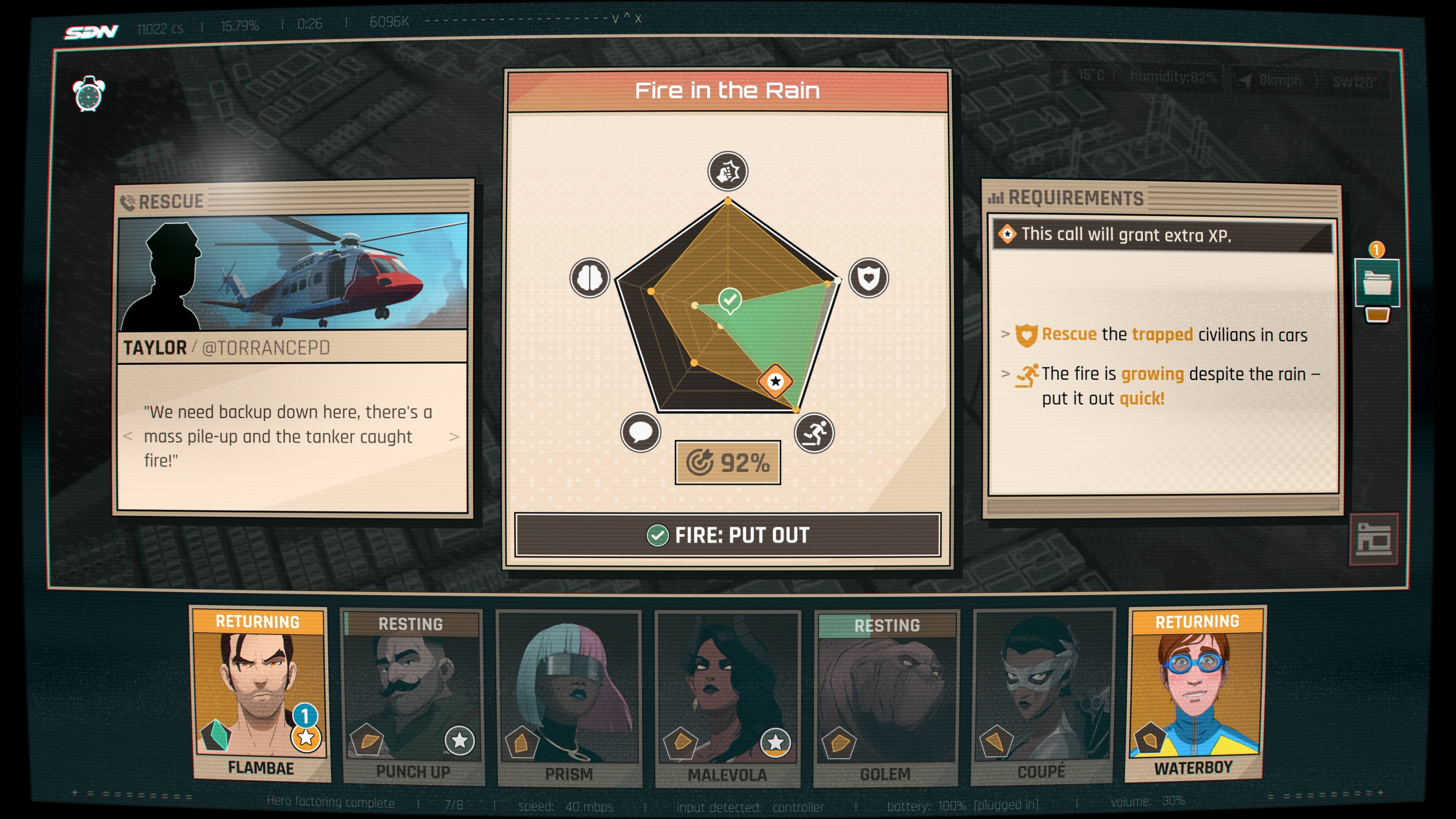1456x819 pixels.
Task: Click the speech bubble charisma stat icon
Action: 640,433
